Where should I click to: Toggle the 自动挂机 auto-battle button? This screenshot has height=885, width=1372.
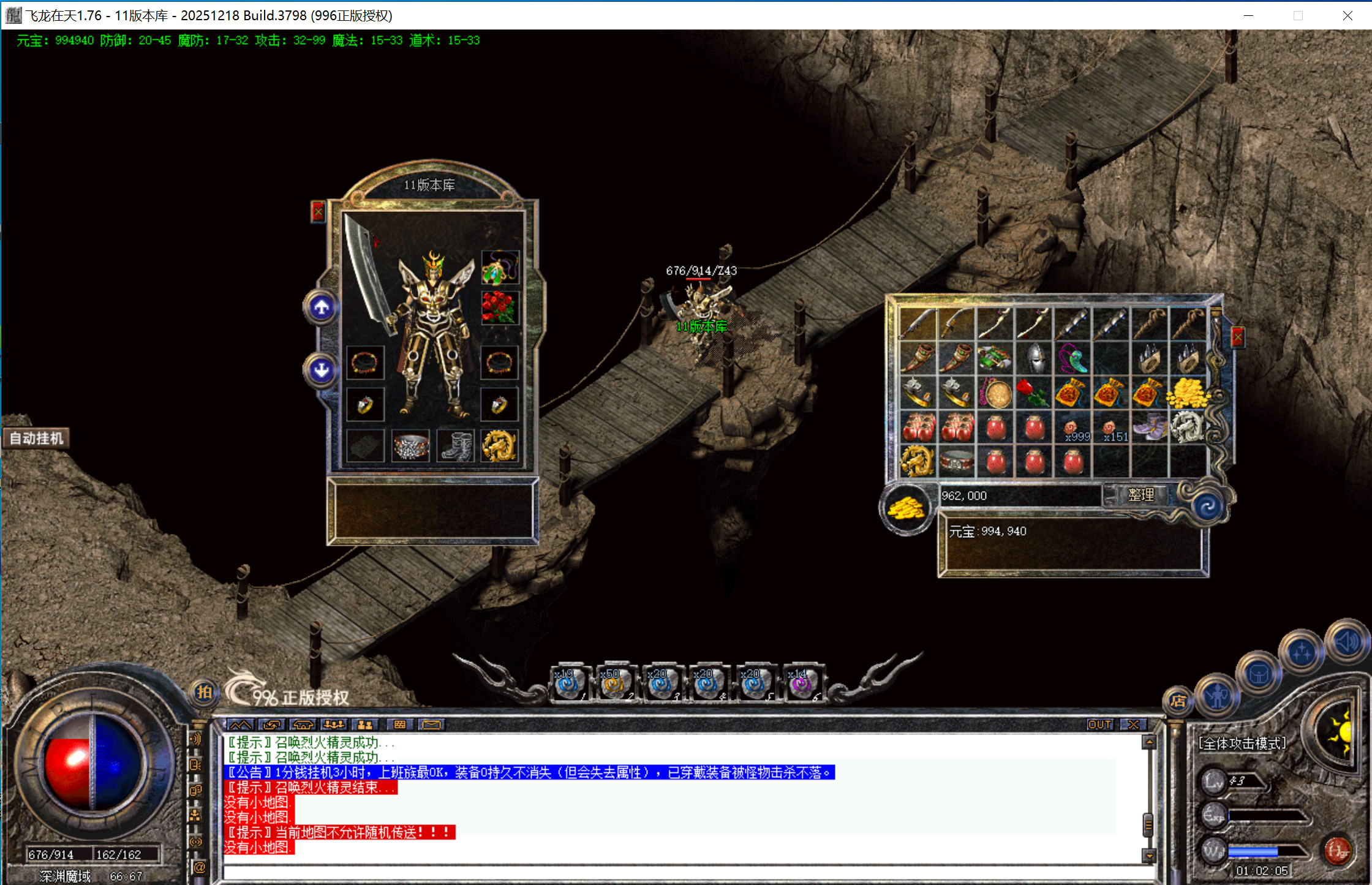click(x=37, y=439)
